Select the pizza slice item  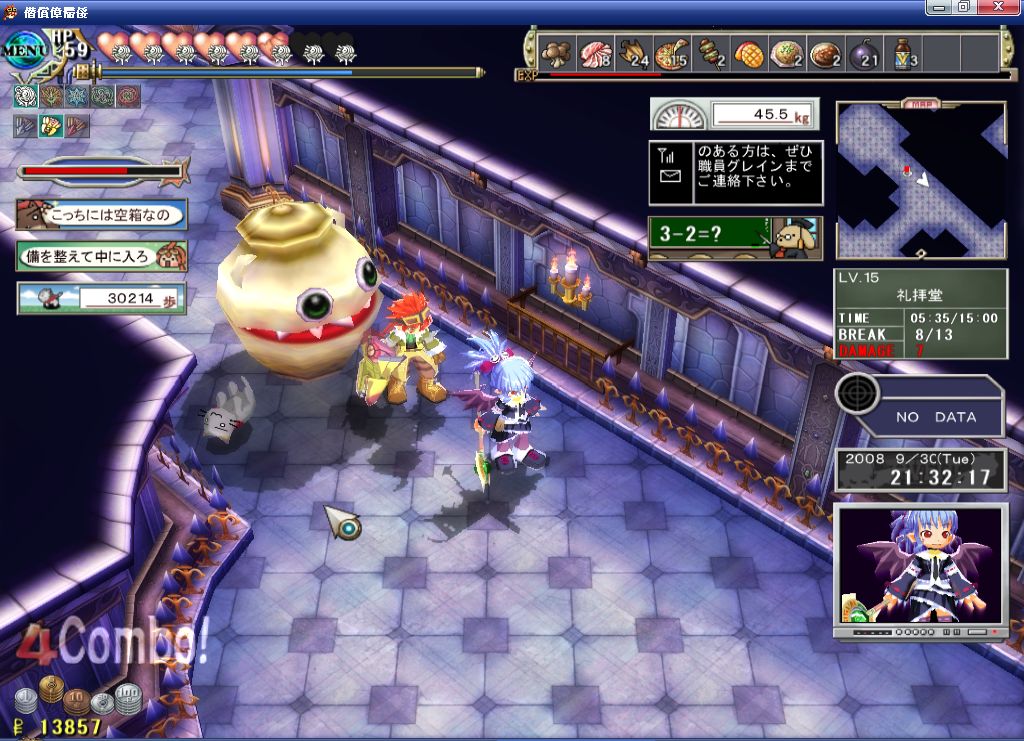click(x=673, y=53)
